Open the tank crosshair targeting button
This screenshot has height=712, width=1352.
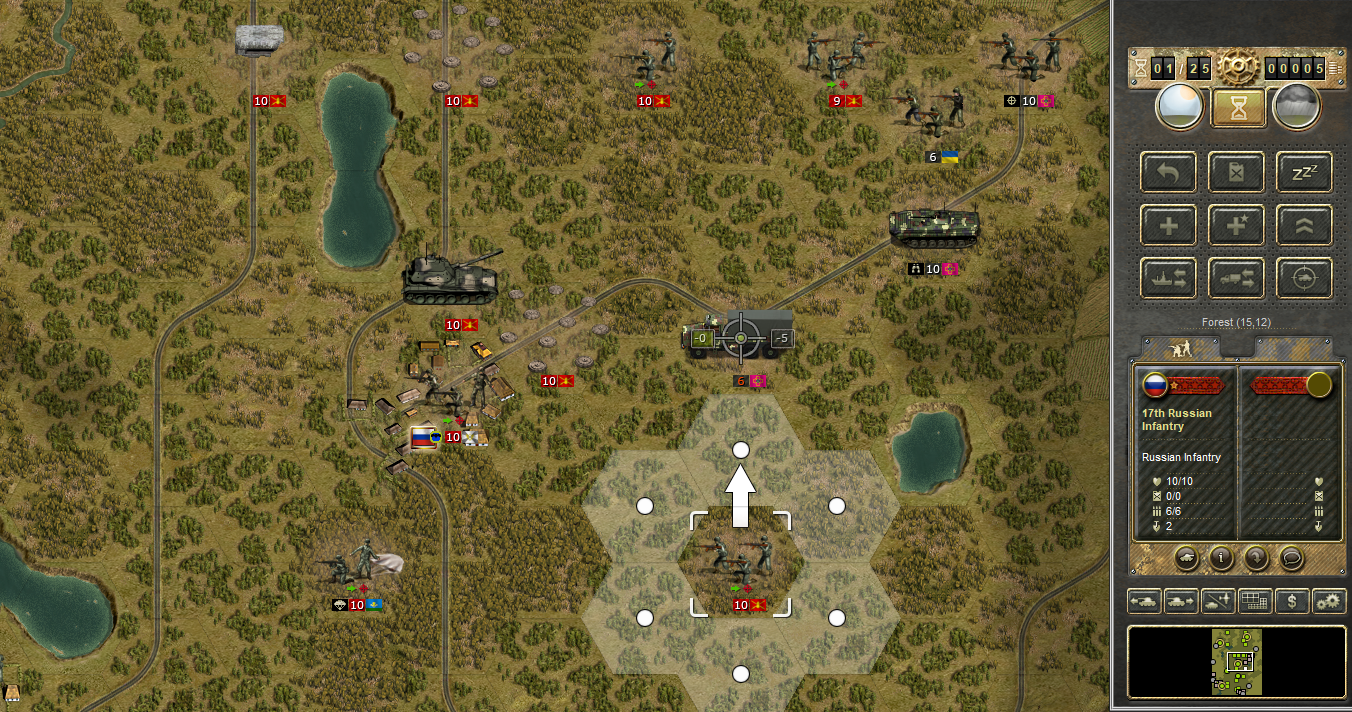point(1303,278)
